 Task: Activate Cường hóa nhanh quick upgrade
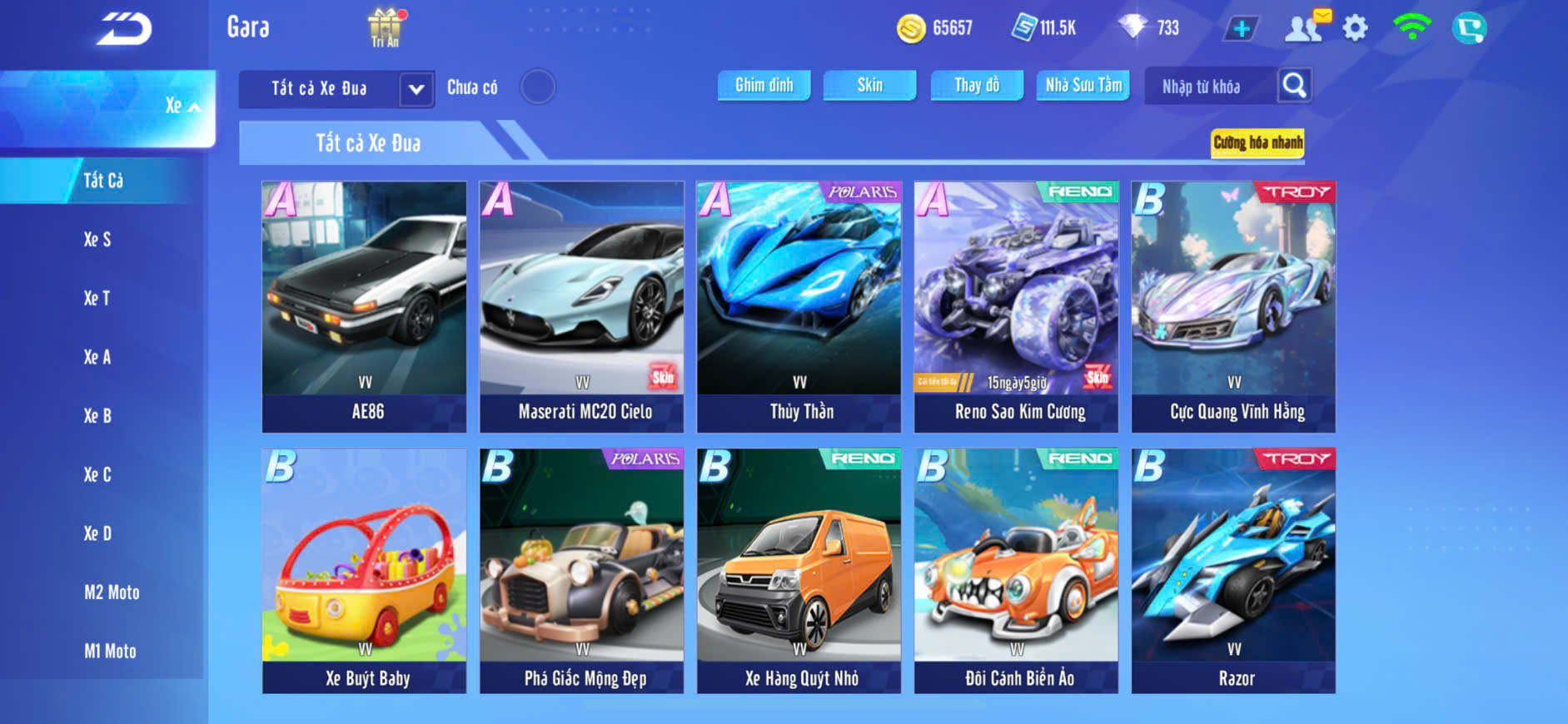click(1257, 142)
